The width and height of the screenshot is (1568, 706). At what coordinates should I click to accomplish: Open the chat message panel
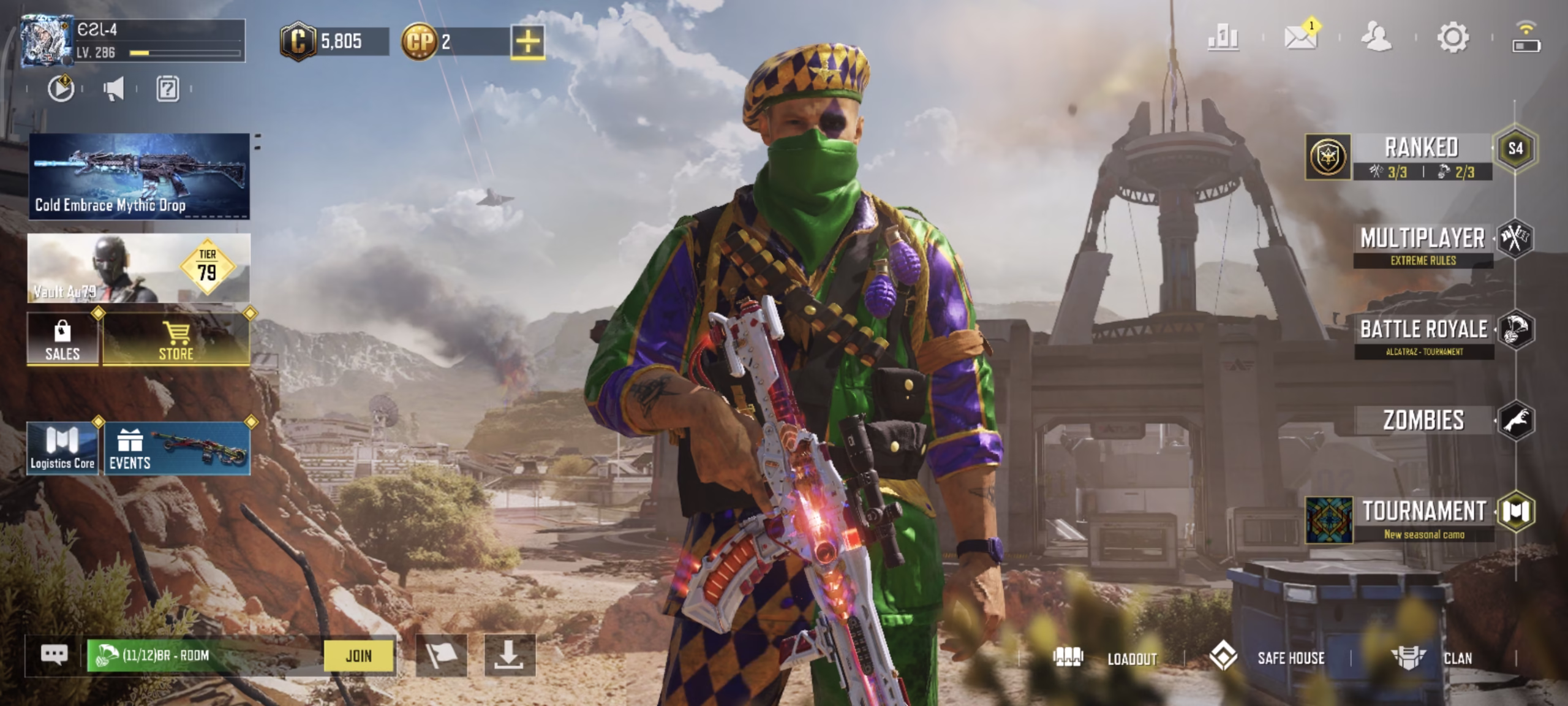(55, 654)
